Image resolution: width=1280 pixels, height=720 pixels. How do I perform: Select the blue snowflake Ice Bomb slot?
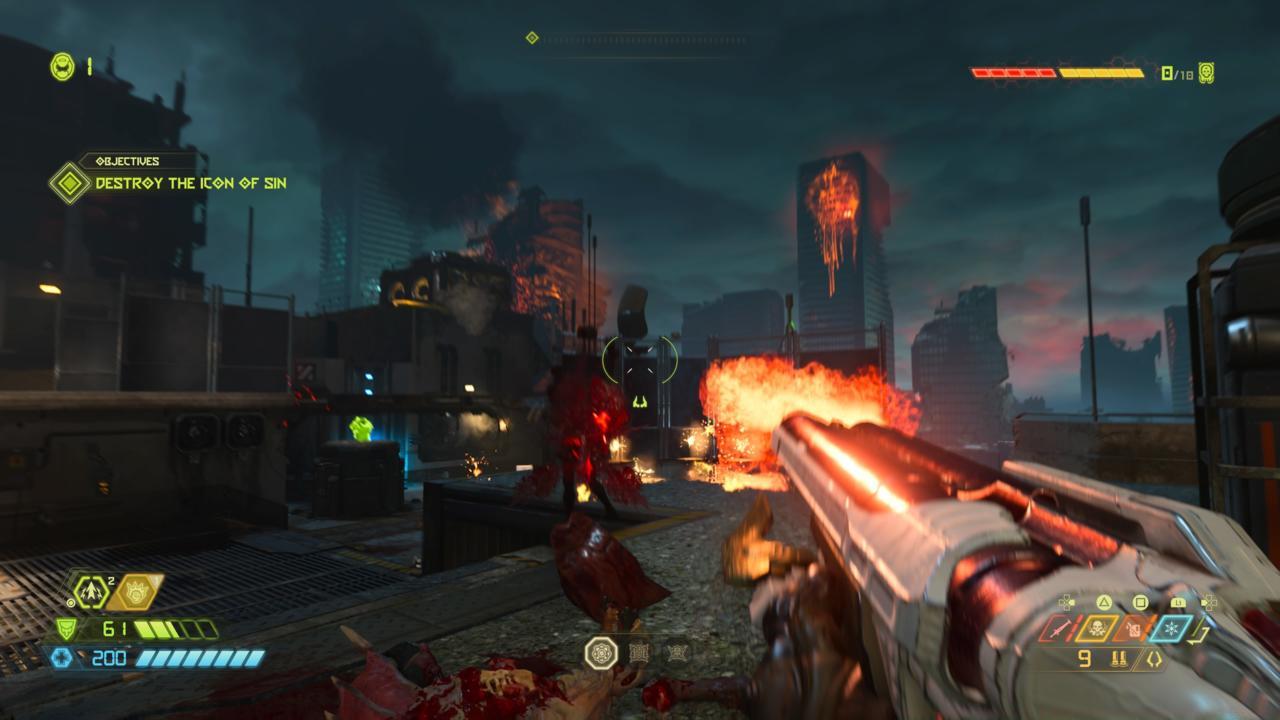click(x=1171, y=629)
